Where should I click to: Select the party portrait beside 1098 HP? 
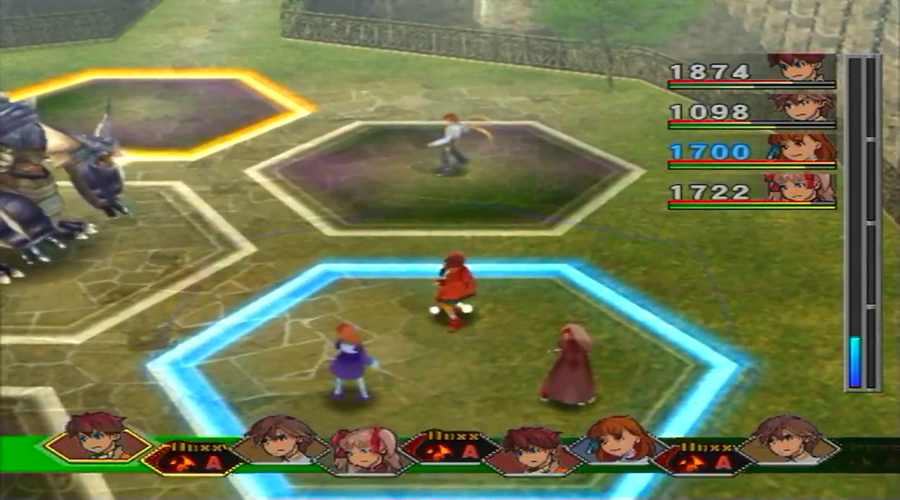[x=800, y=108]
